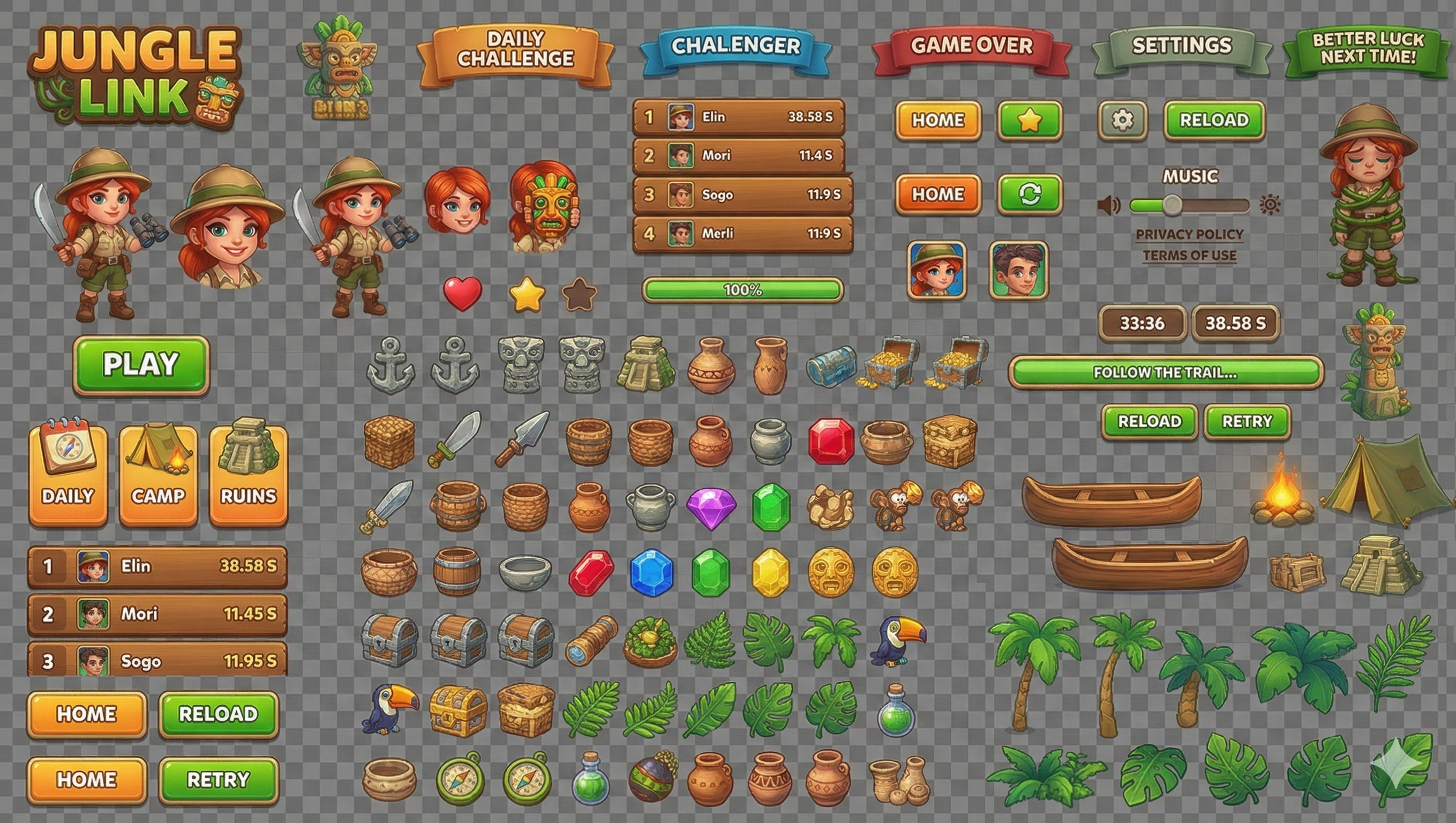
Task: Click the green button with the yellow star
Action: (1030, 121)
